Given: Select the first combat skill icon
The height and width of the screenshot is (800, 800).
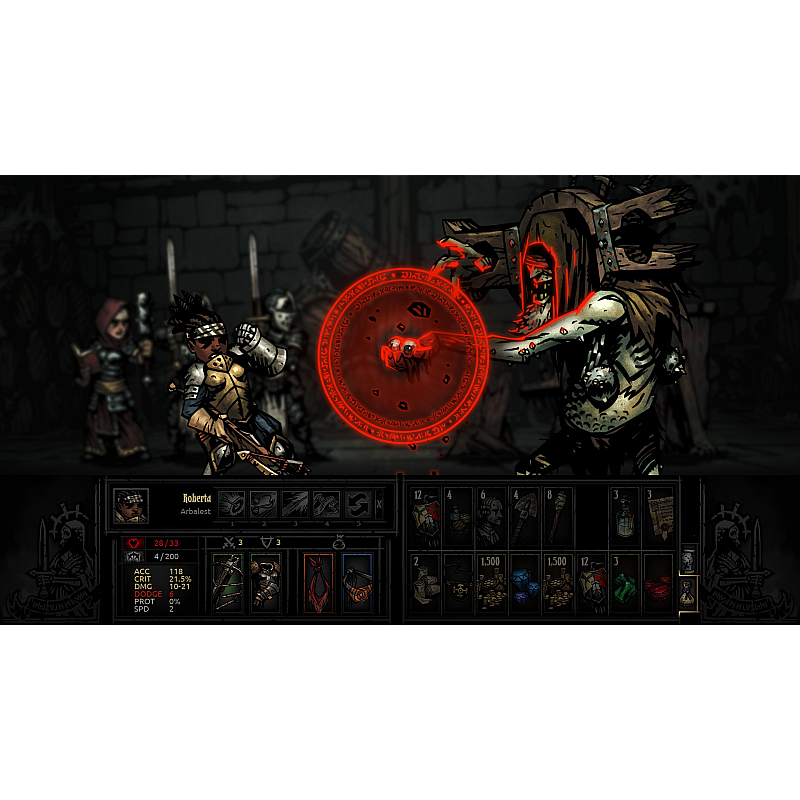Looking at the screenshot, I should [x=232, y=504].
